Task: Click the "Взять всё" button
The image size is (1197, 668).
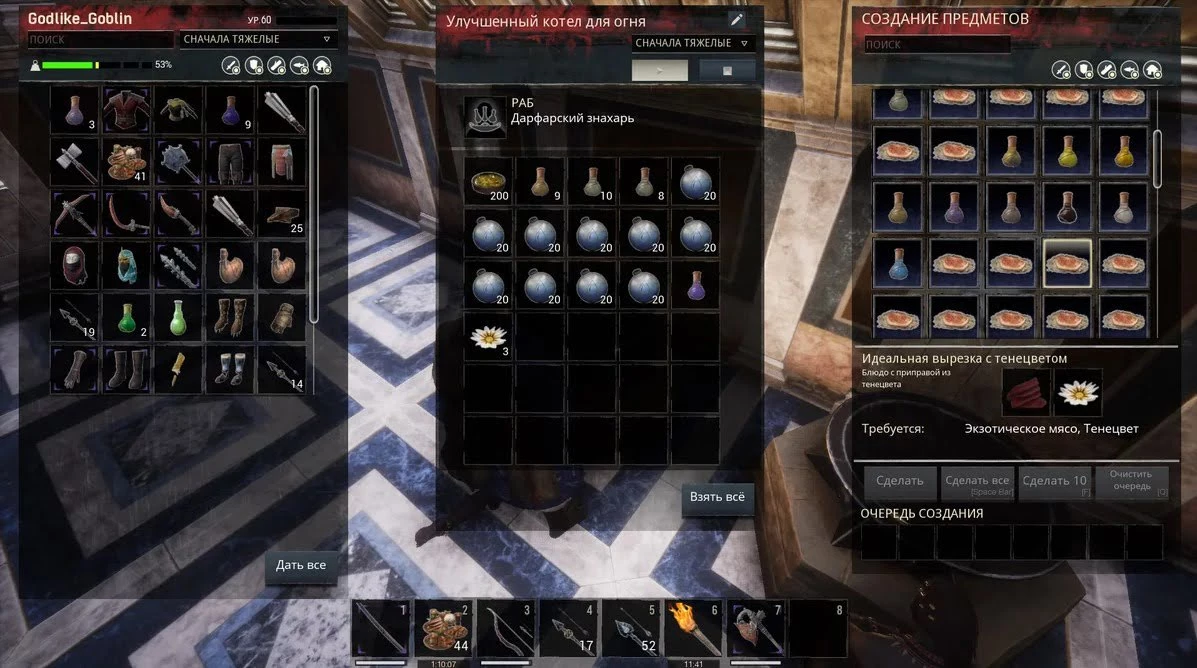Action: [717, 497]
